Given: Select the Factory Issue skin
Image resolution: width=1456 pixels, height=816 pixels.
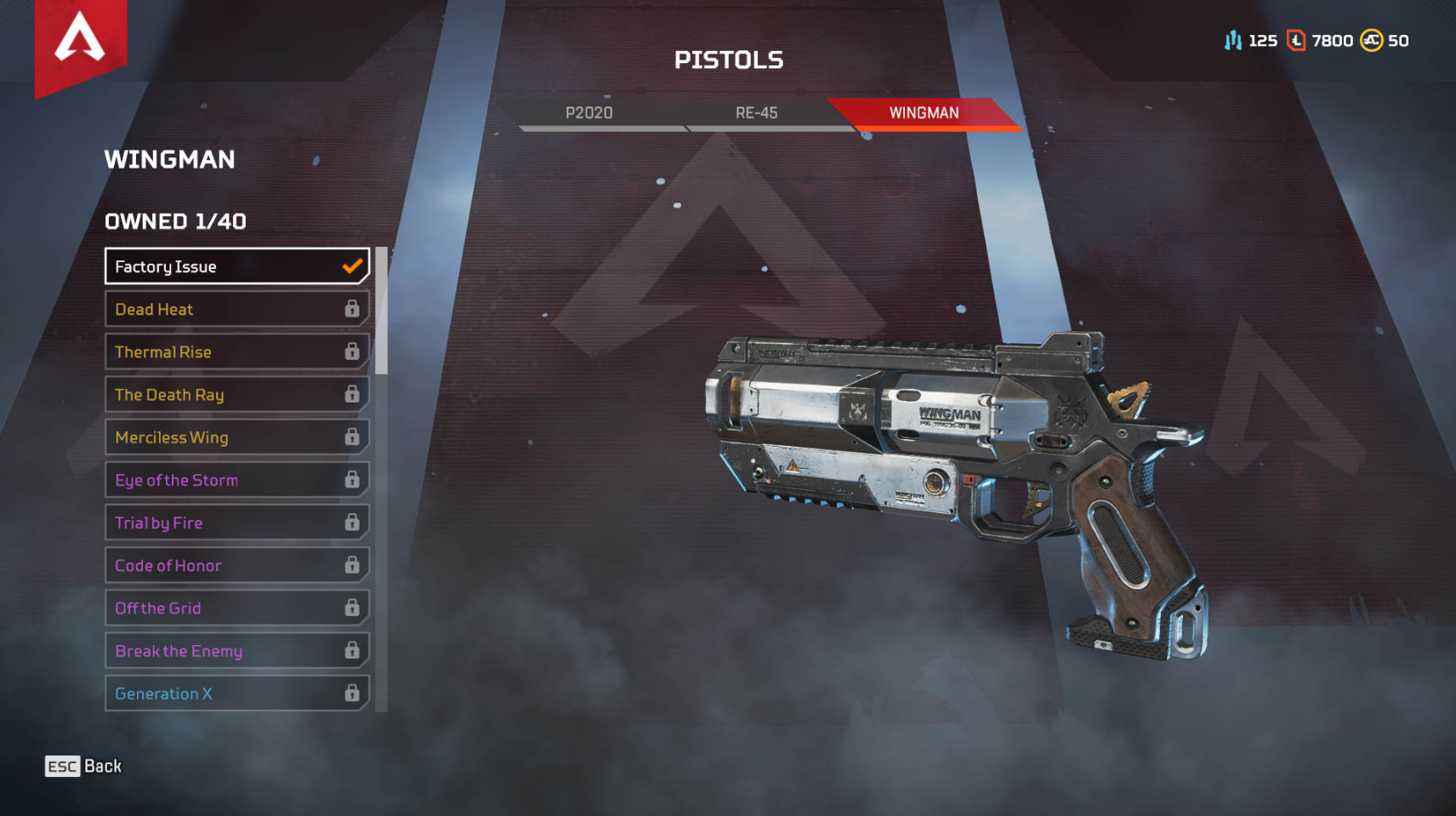Looking at the screenshot, I should 236,266.
